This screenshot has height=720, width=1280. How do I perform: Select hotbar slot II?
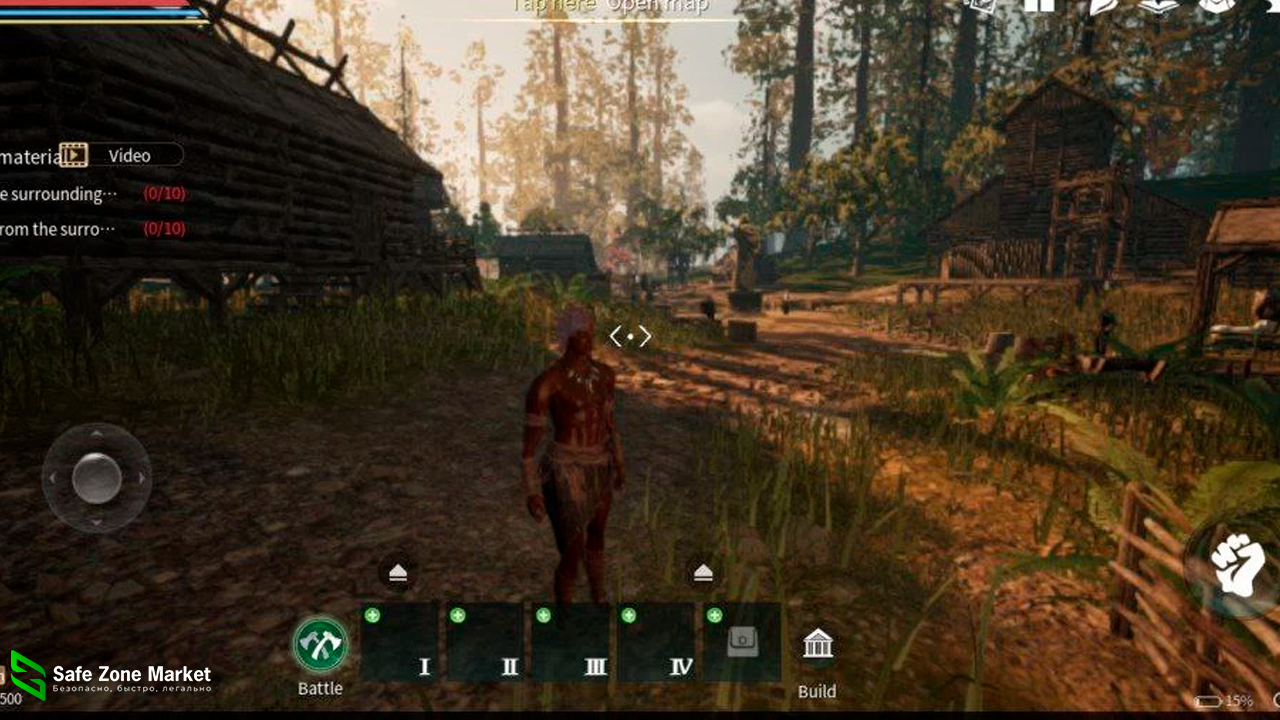[485, 643]
